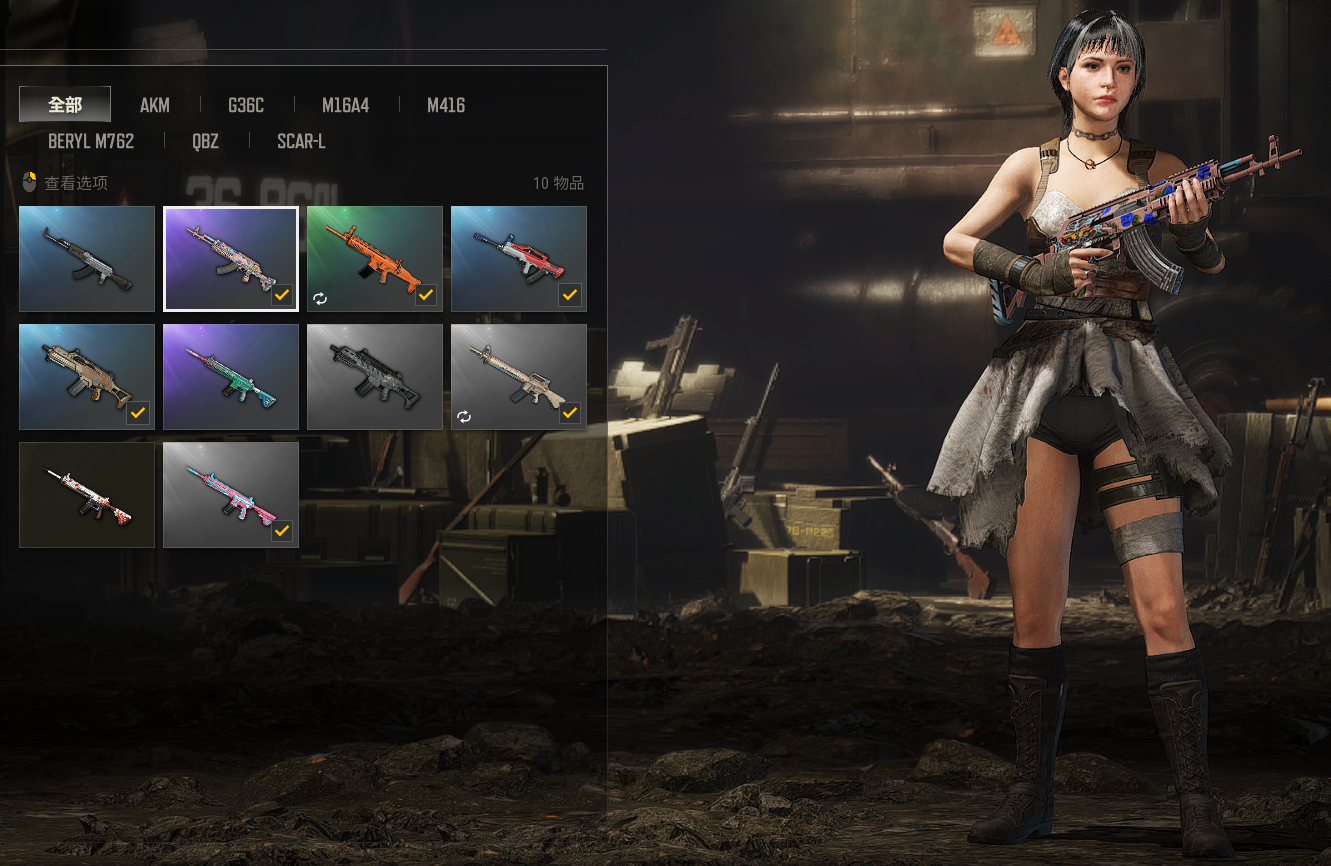Switch to the 全部 tab
Screen dimensions: 1331x866
65,105
